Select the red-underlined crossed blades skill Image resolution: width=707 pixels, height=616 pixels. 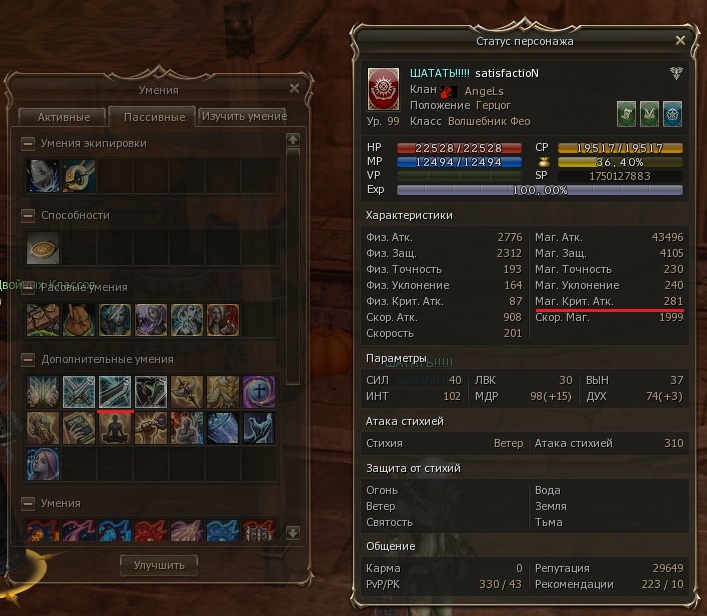point(115,391)
